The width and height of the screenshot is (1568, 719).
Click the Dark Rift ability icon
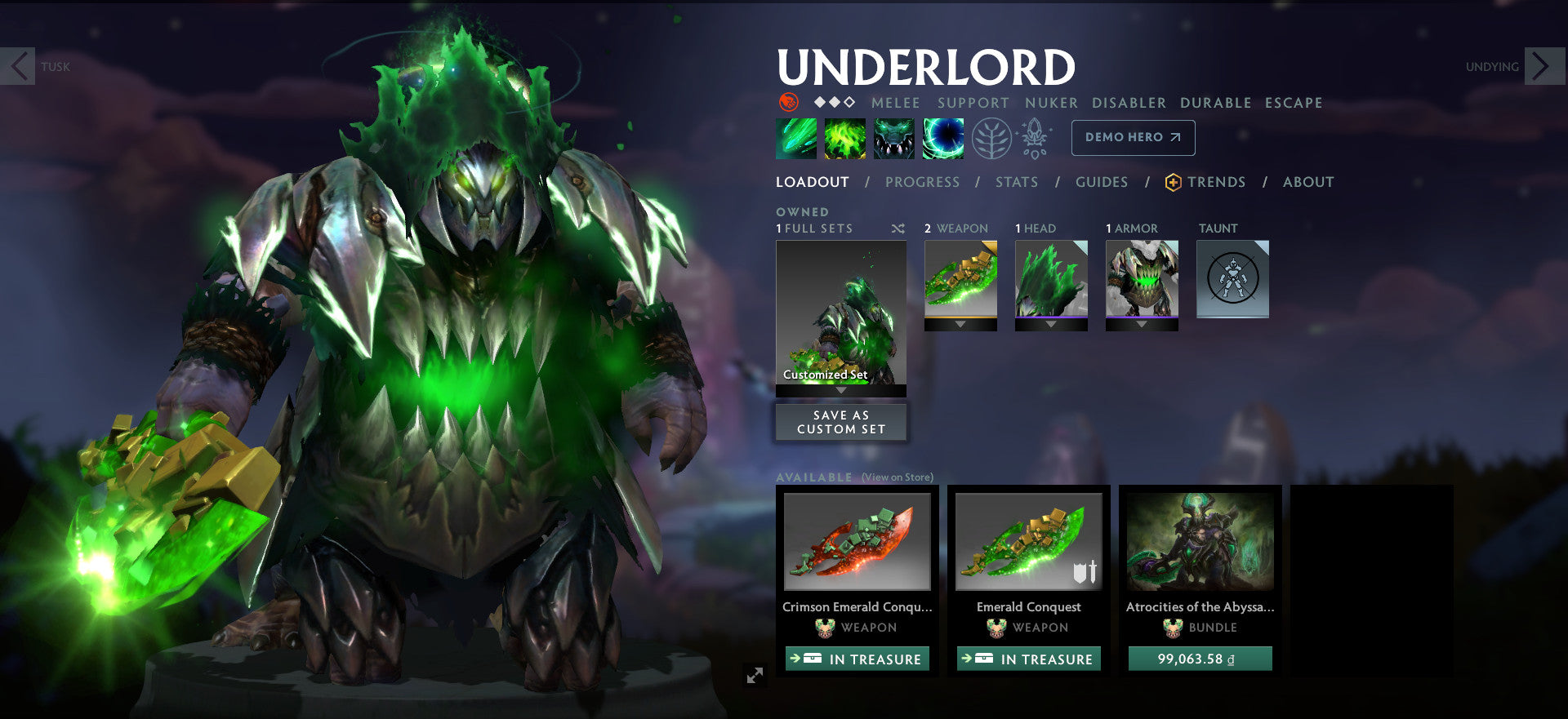click(x=942, y=138)
